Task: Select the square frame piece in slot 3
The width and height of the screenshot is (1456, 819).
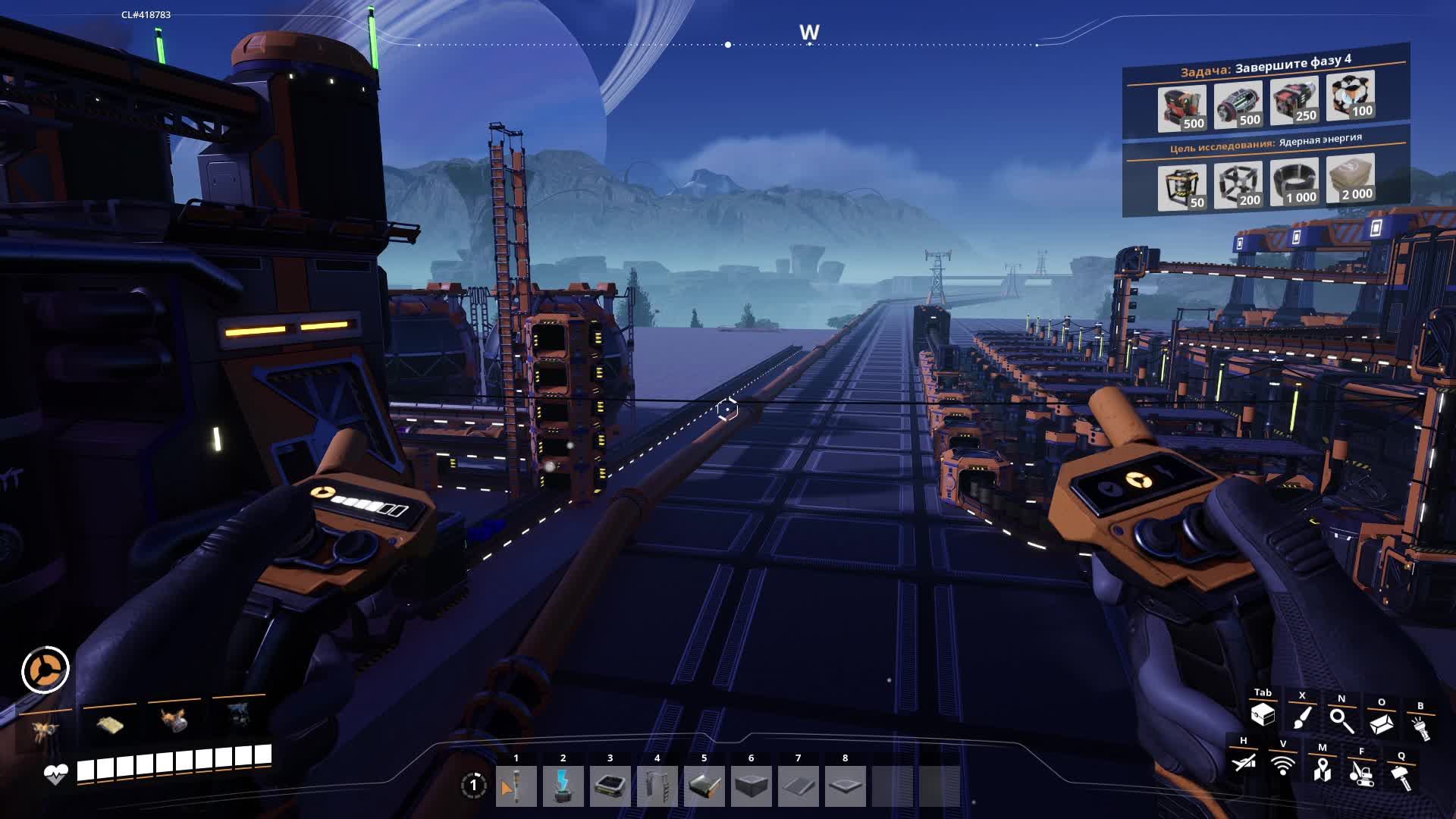Action: pos(610,786)
